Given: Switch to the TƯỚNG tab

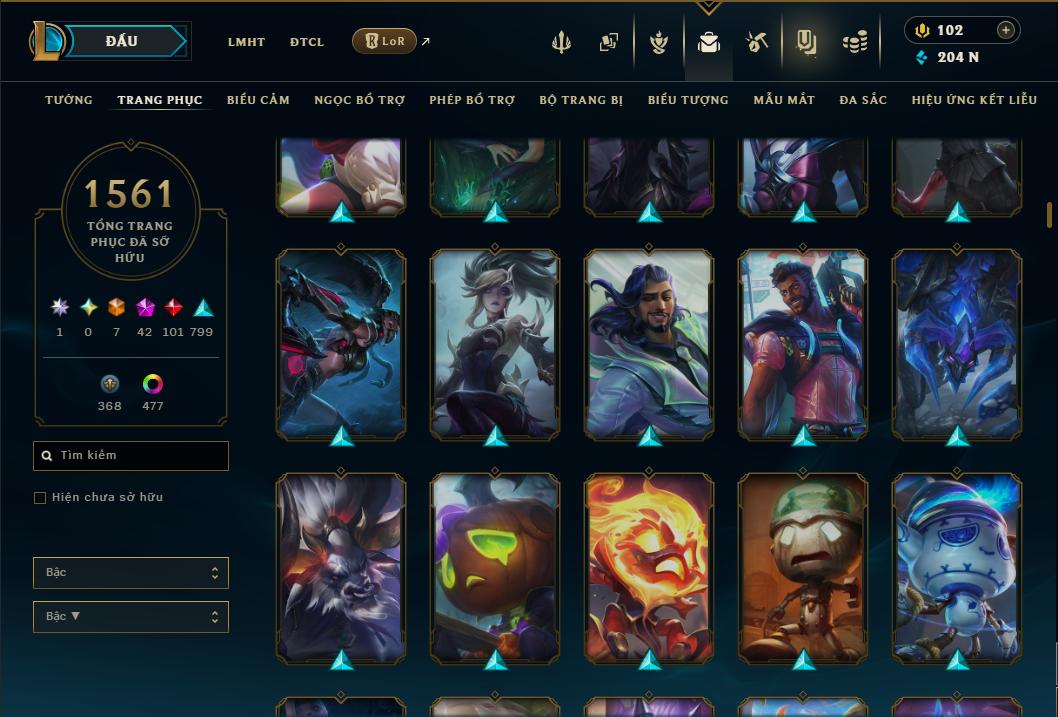Looking at the screenshot, I should point(69,100).
